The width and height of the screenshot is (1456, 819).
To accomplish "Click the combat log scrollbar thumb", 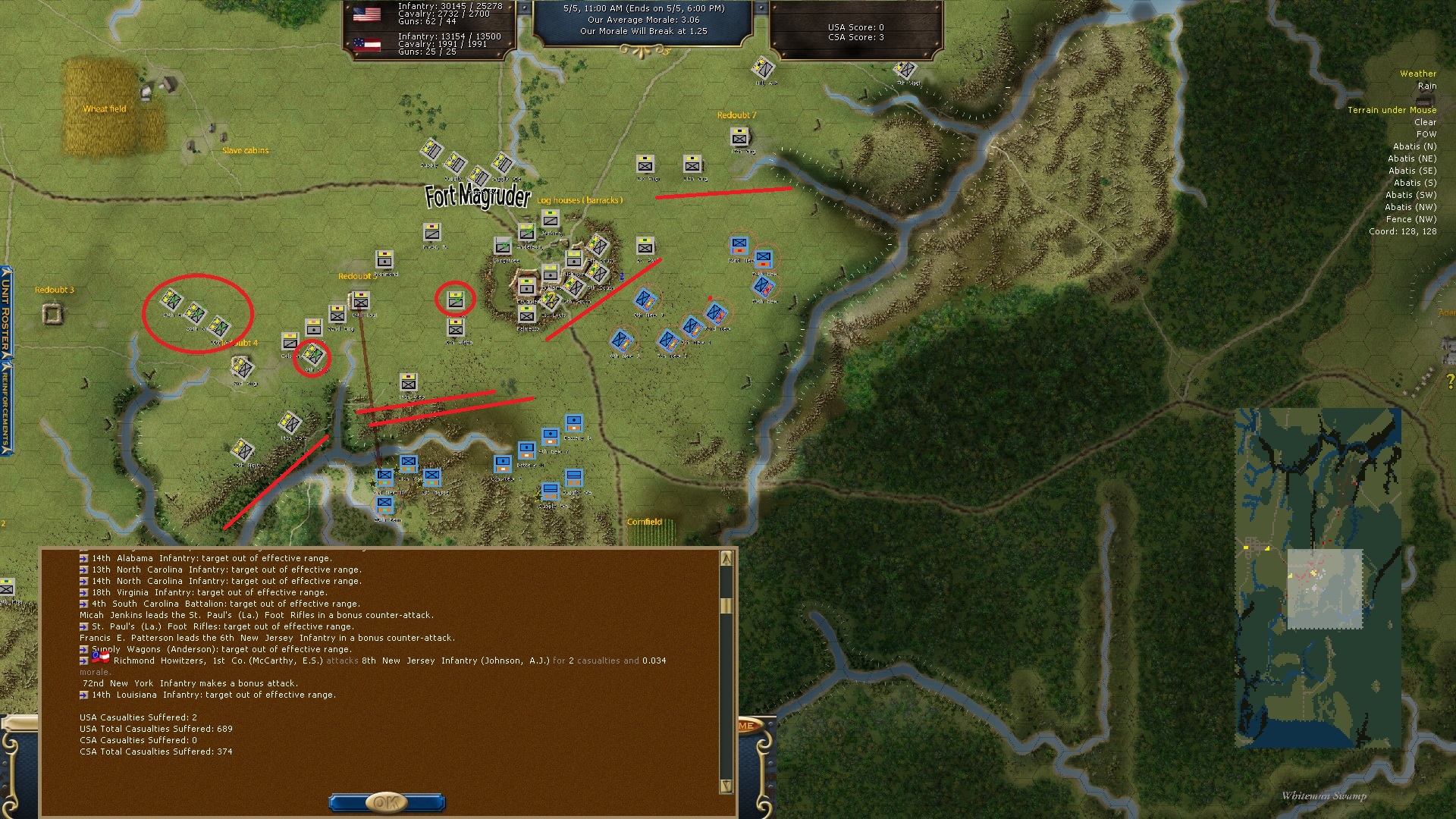I will (x=726, y=605).
